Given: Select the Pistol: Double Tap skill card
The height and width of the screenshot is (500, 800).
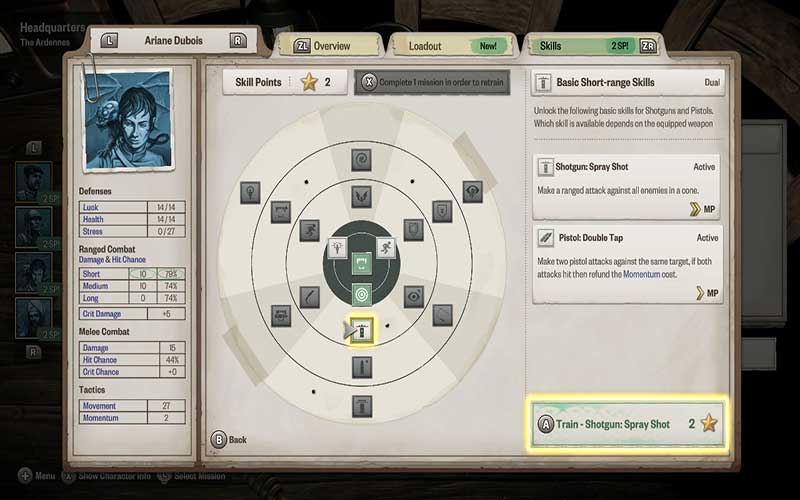Looking at the screenshot, I should click(x=627, y=264).
